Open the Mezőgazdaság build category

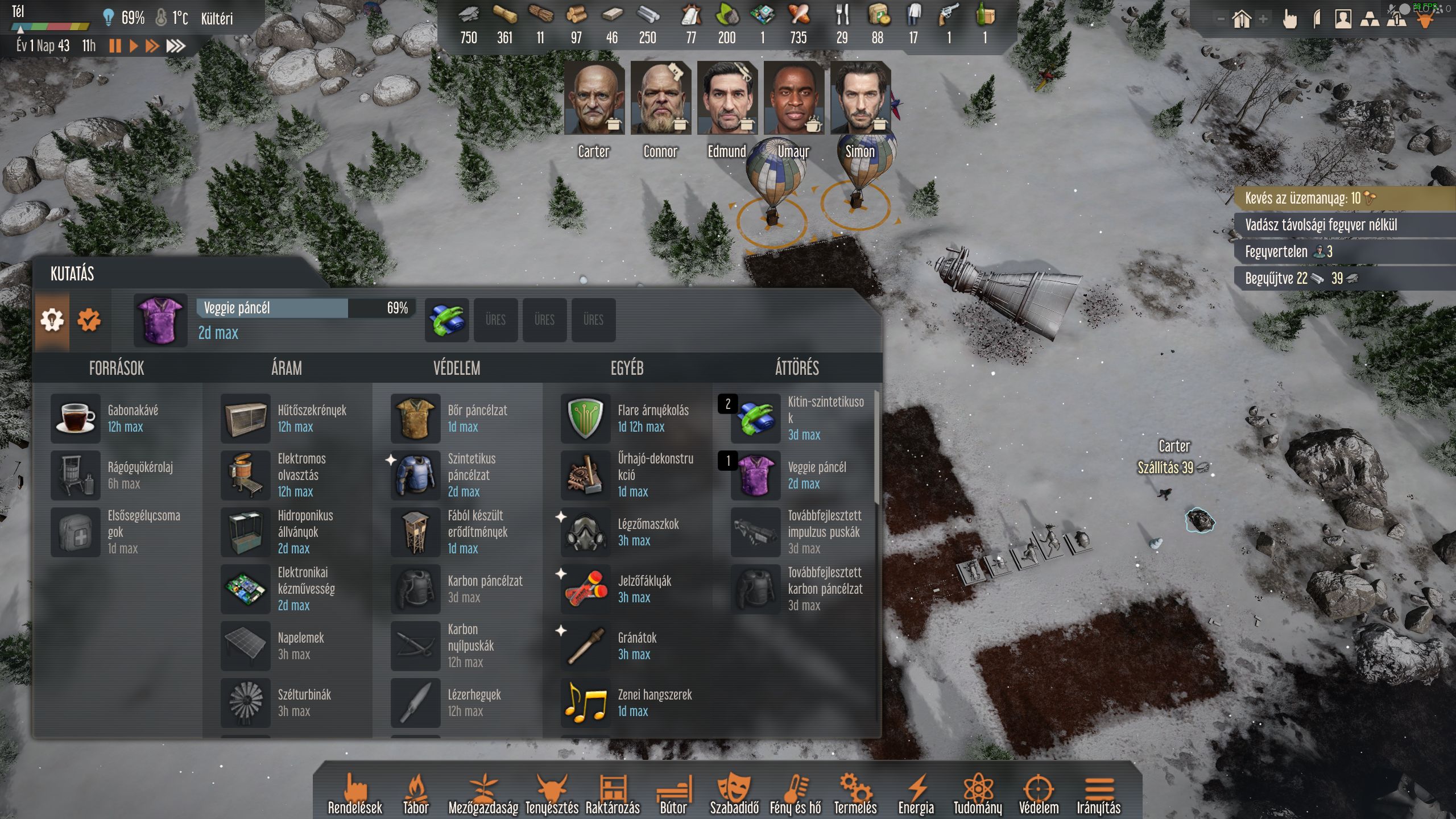pos(483,795)
